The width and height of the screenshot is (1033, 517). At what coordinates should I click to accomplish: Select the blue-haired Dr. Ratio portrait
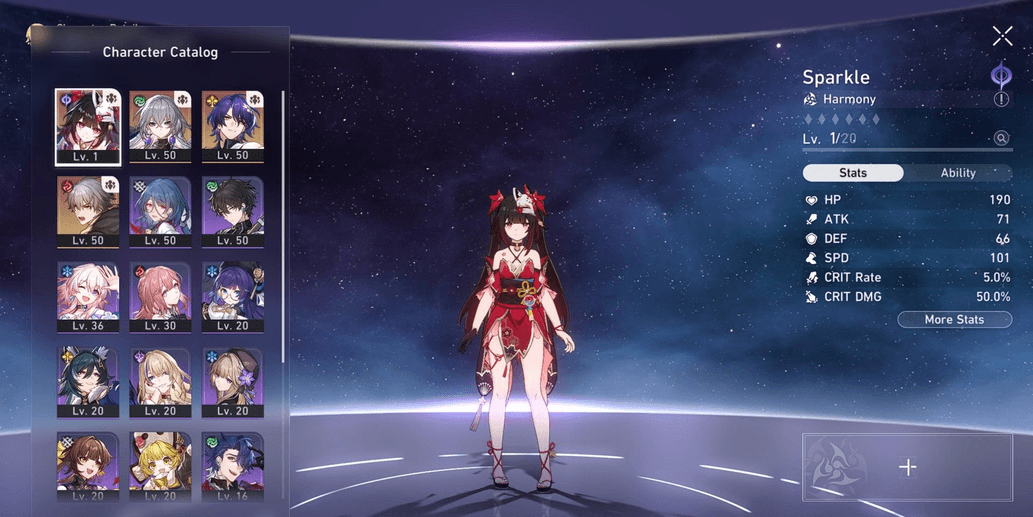[x=233, y=127]
